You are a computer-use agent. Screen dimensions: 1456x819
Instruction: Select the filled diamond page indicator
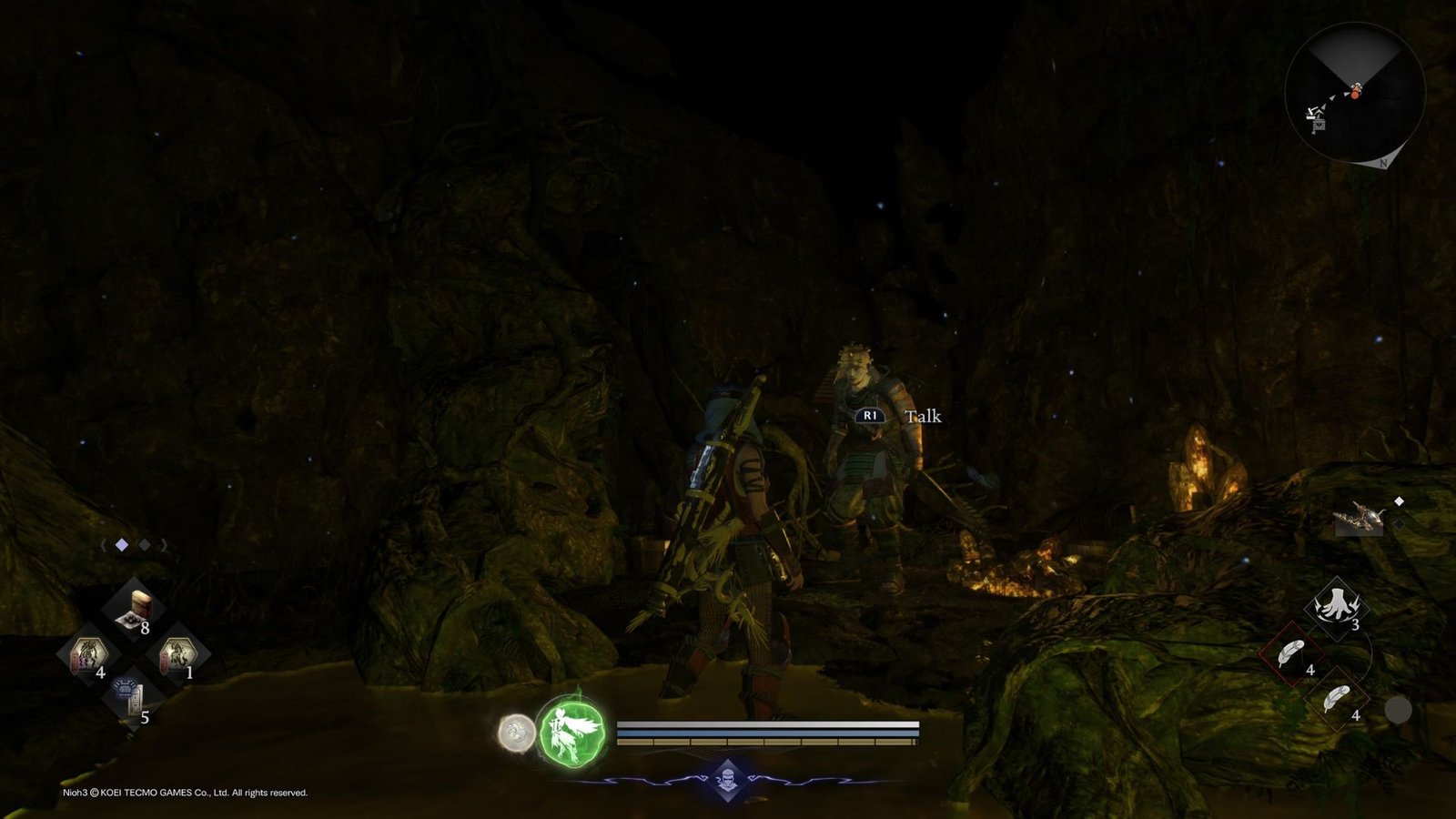pos(124,543)
